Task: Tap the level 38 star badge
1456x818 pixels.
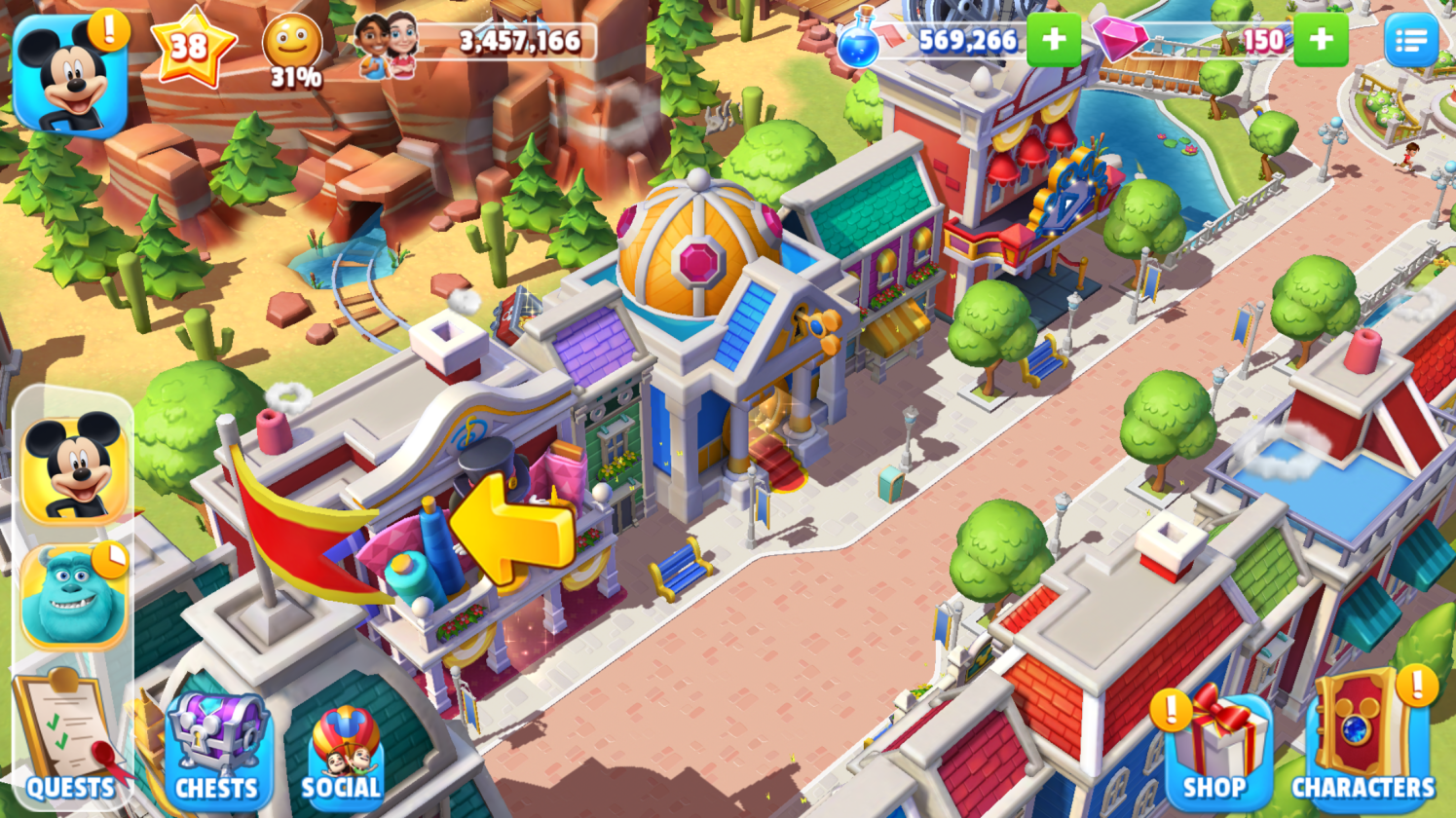Action: coord(192,46)
